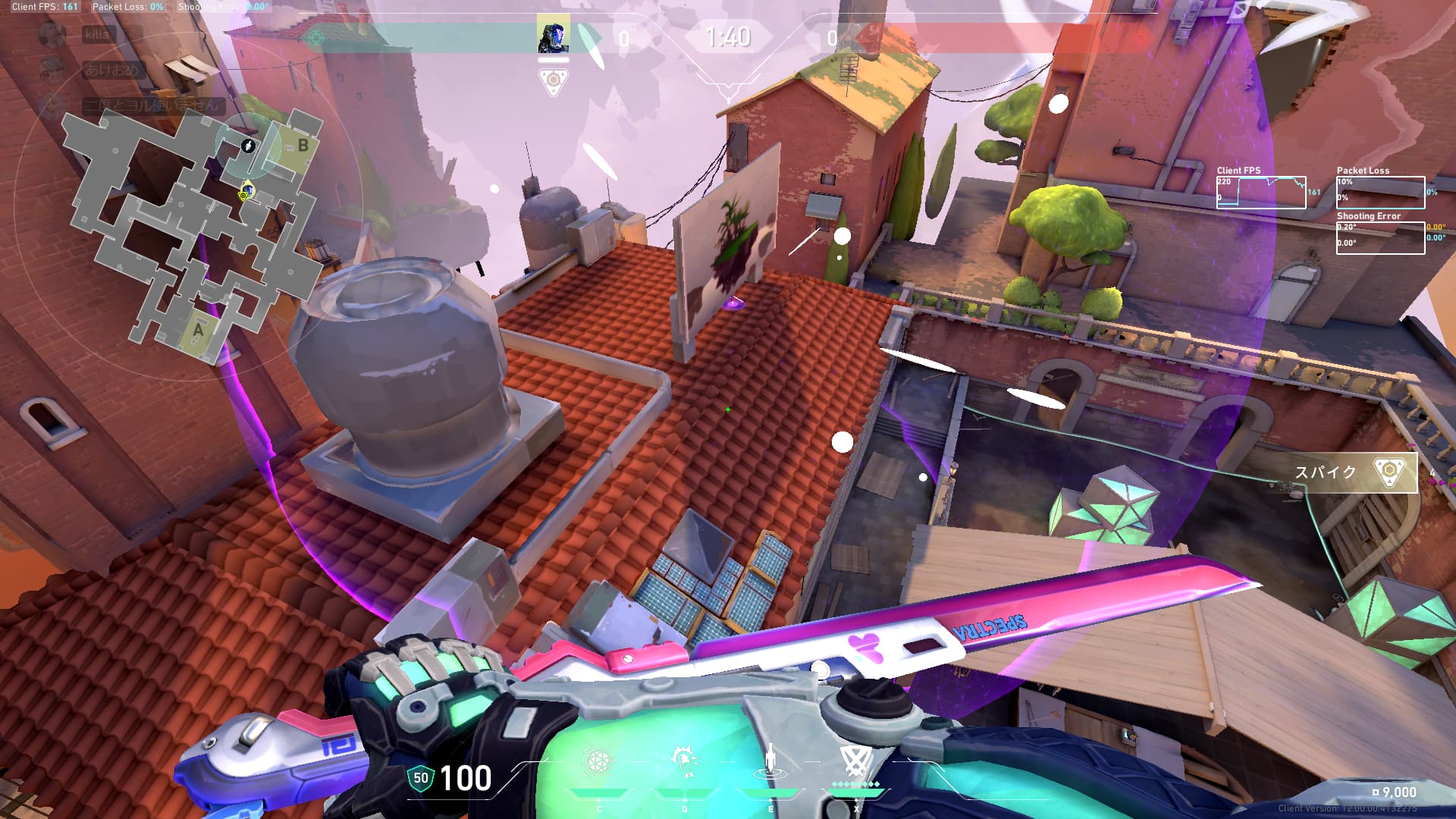Click the spike icon below the agent portrait

coord(553,80)
